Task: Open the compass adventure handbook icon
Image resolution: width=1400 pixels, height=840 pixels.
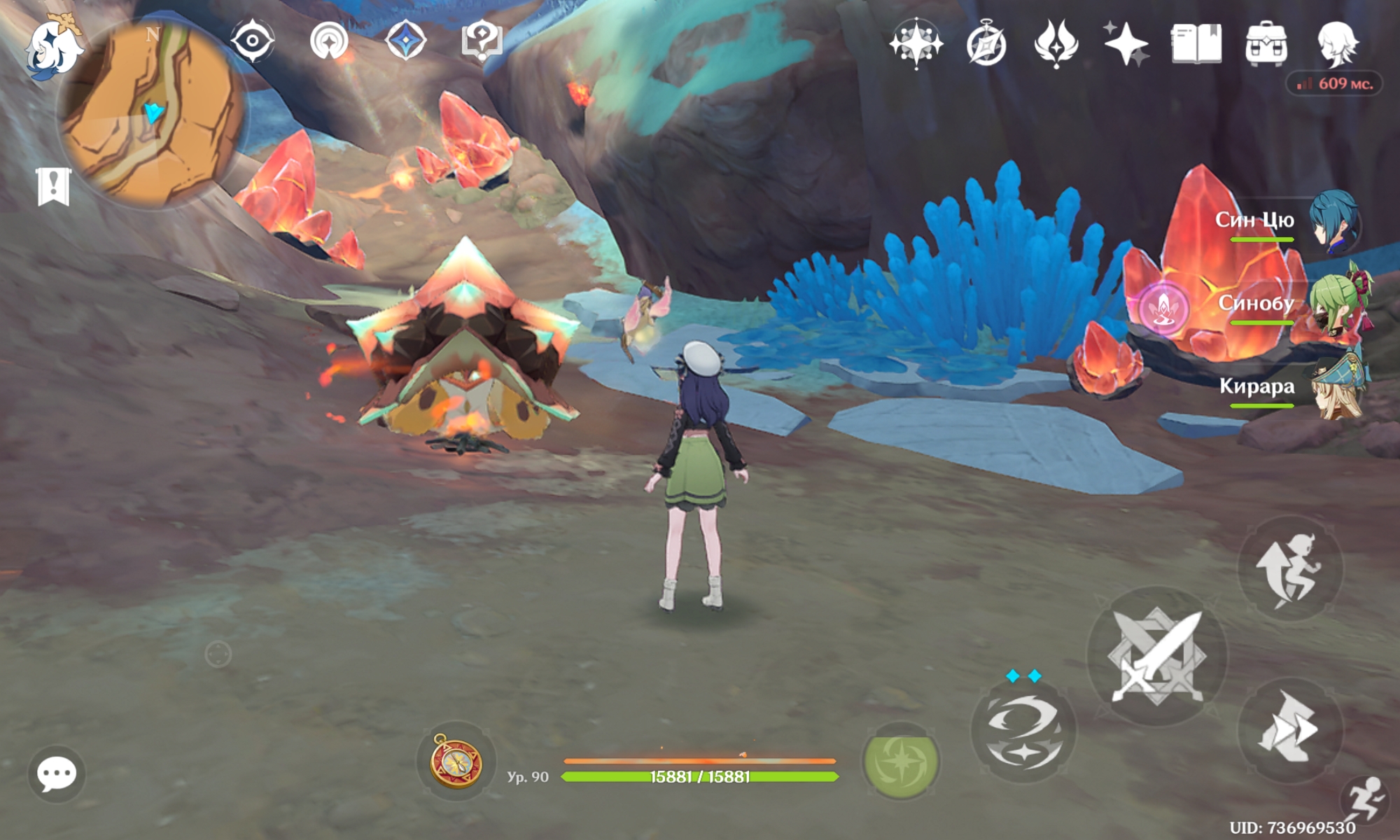Action: tap(986, 45)
